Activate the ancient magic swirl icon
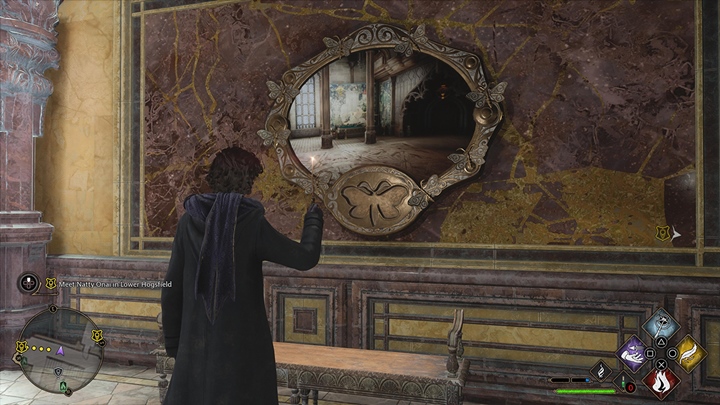The height and width of the screenshot is (405, 720). point(600,371)
